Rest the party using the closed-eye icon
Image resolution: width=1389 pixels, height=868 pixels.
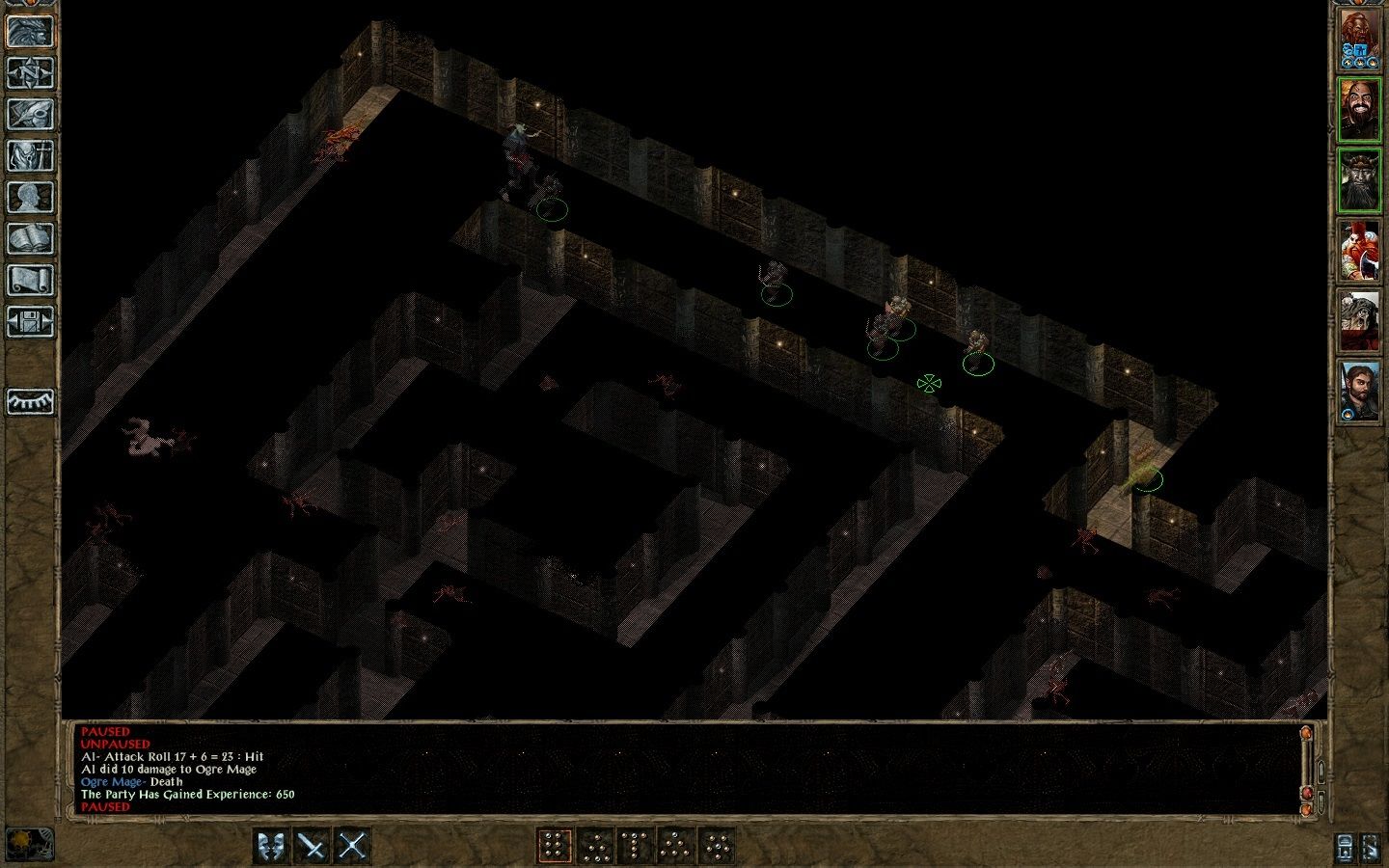pyautogui.click(x=27, y=400)
